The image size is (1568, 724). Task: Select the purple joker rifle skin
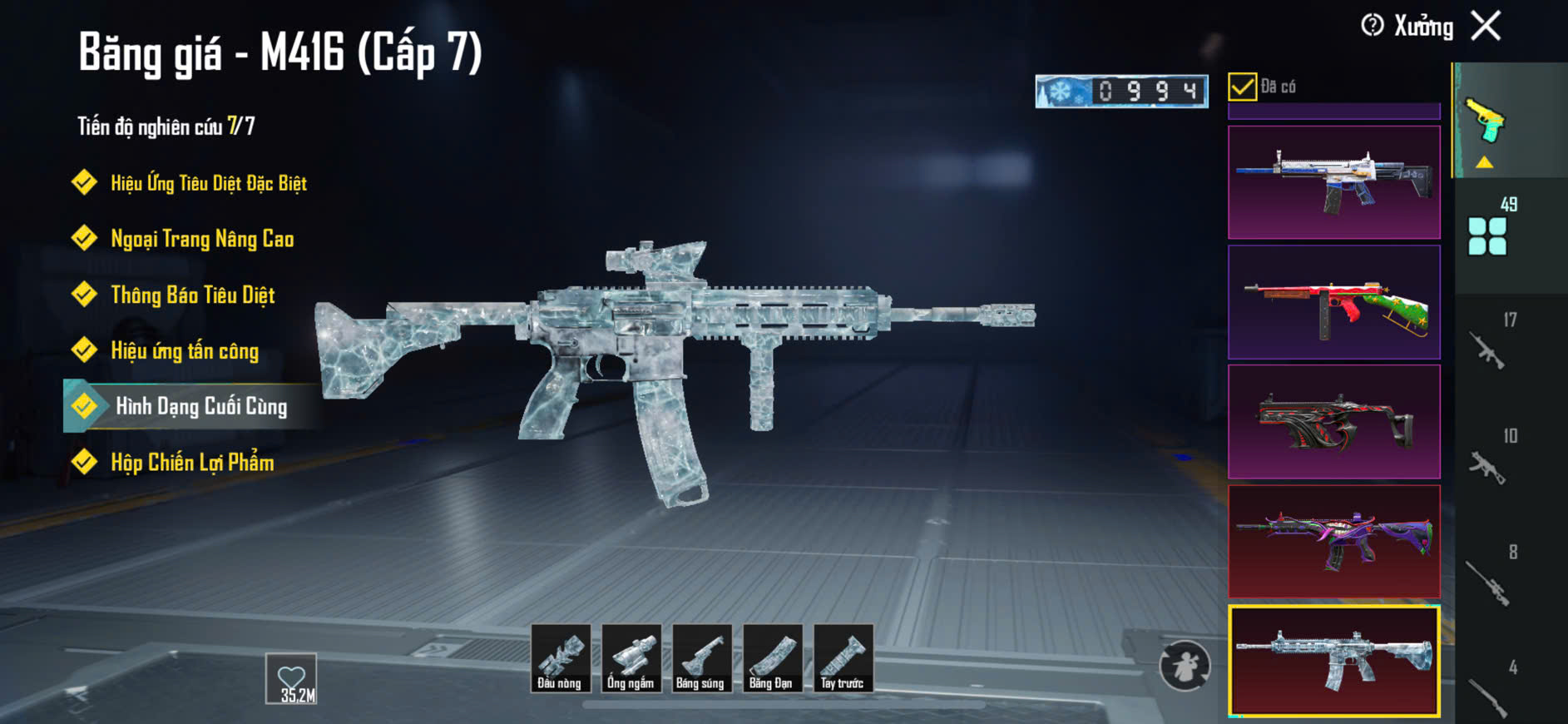tap(1333, 542)
